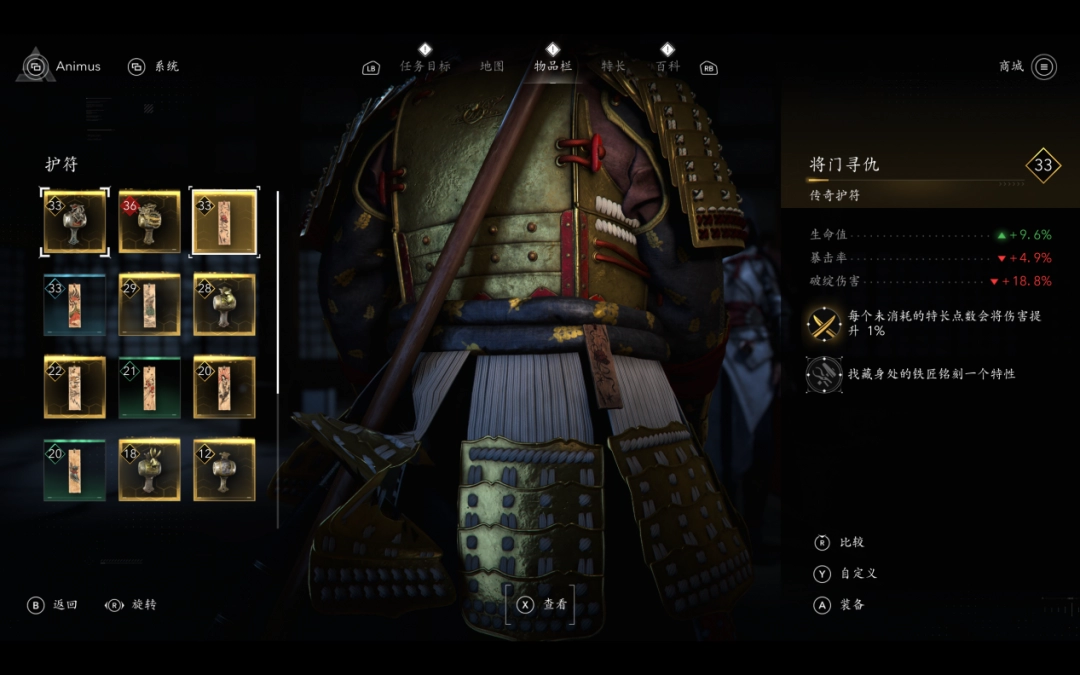Image resolution: width=1080 pixels, height=675 pixels.
Task: Select the level 29 paper charm
Action: click(x=150, y=305)
